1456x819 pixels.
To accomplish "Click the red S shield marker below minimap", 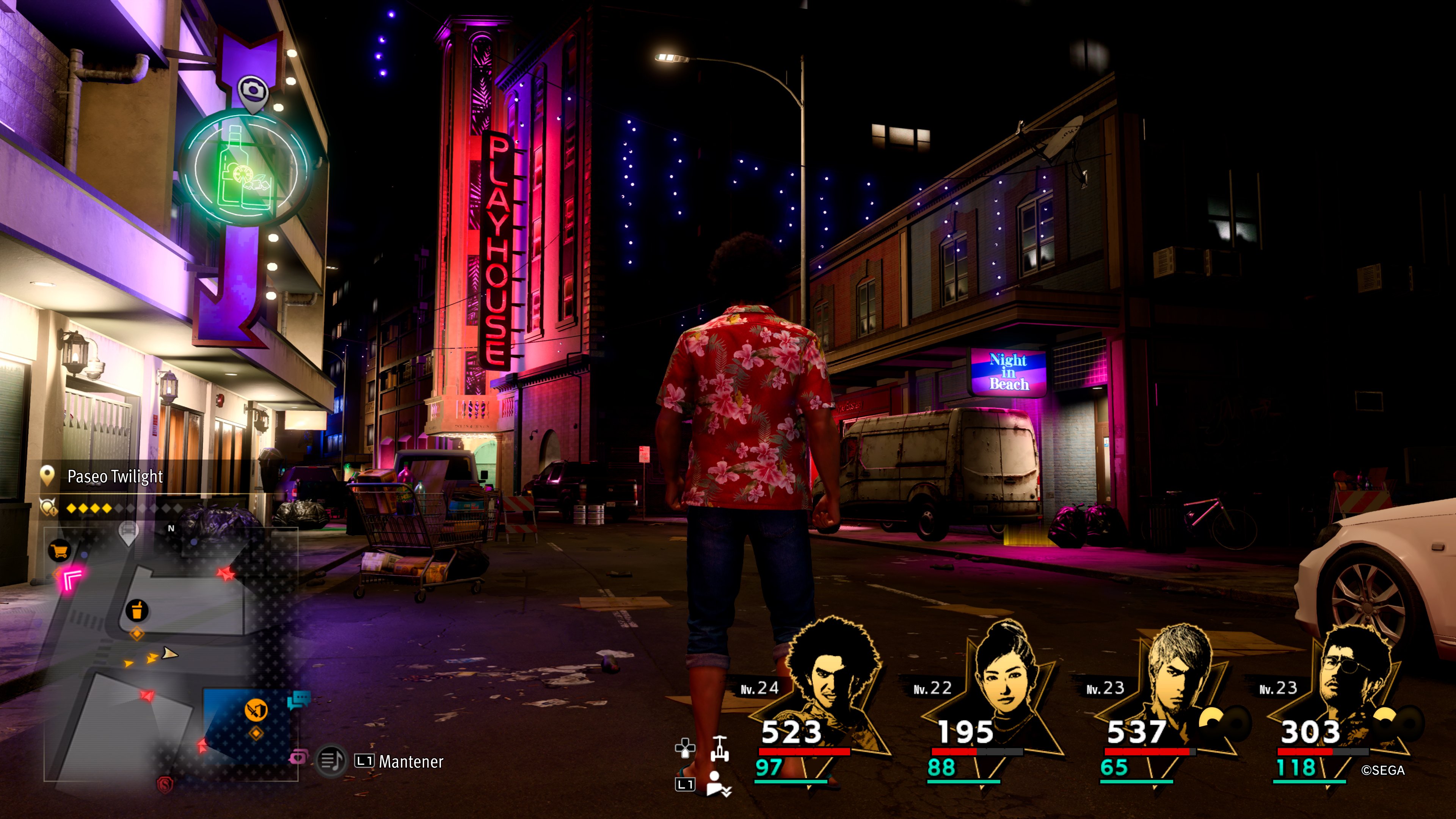I will [165, 784].
